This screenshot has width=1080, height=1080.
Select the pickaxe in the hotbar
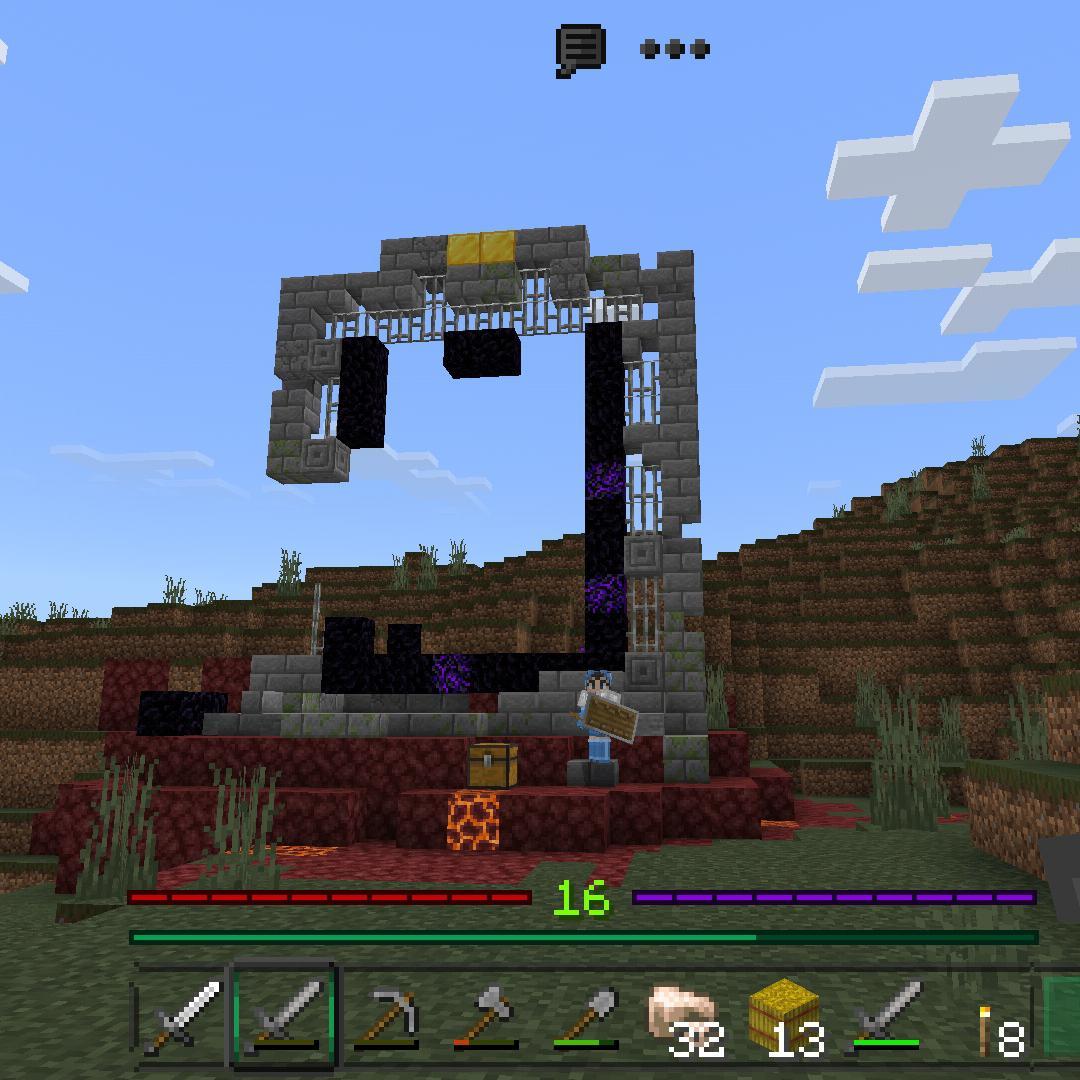point(386,1016)
